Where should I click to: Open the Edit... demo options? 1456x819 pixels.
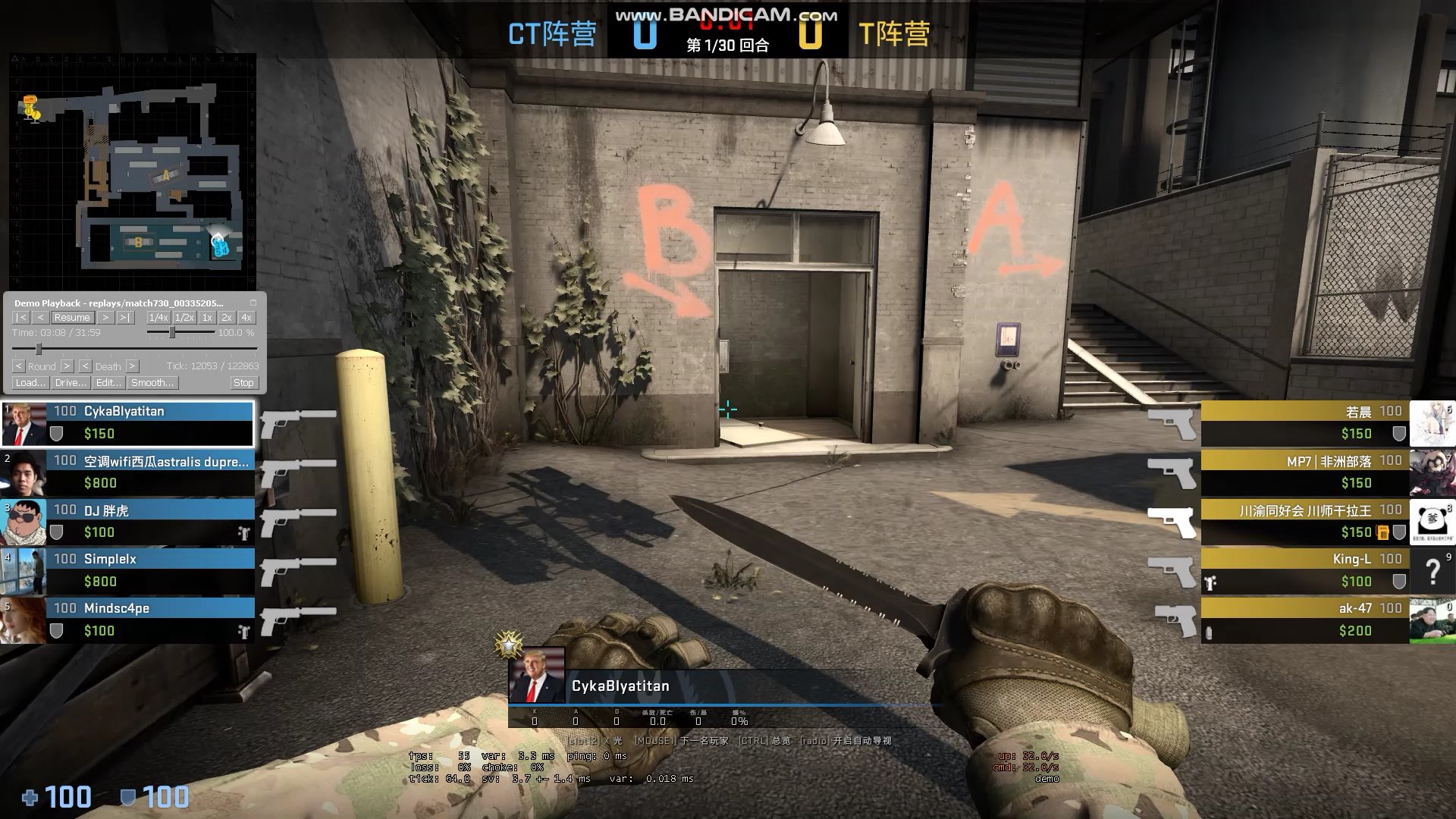108,383
